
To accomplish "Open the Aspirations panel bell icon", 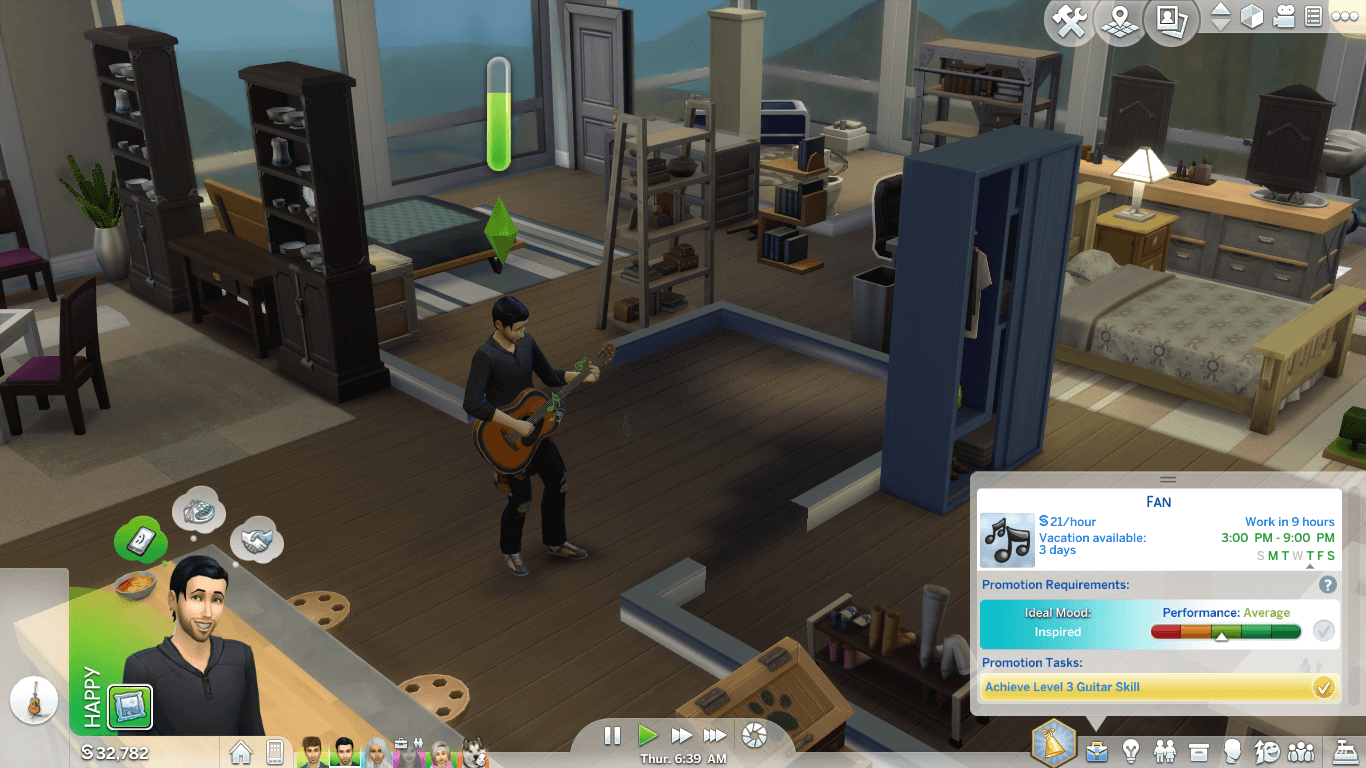I will tap(1053, 744).
